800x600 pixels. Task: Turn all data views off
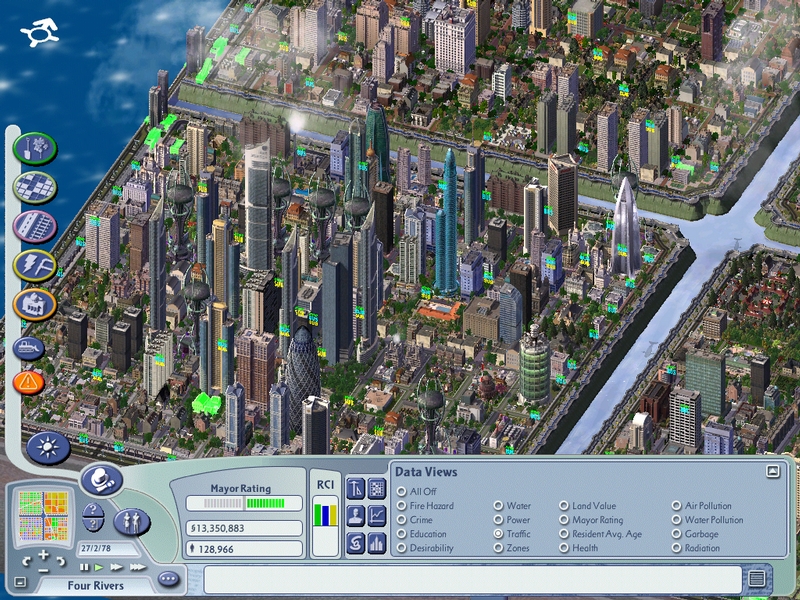[x=401, y=491]
